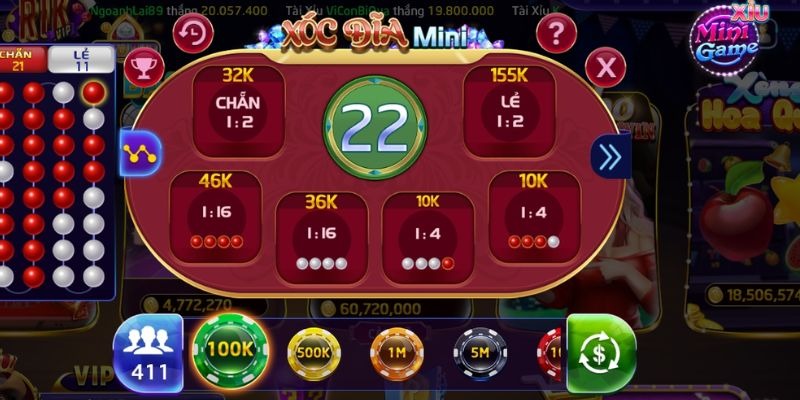Image resolution: width=800 pixels, height=400 pixels.
Task: Show the bet history clock button
Action: 193,34
